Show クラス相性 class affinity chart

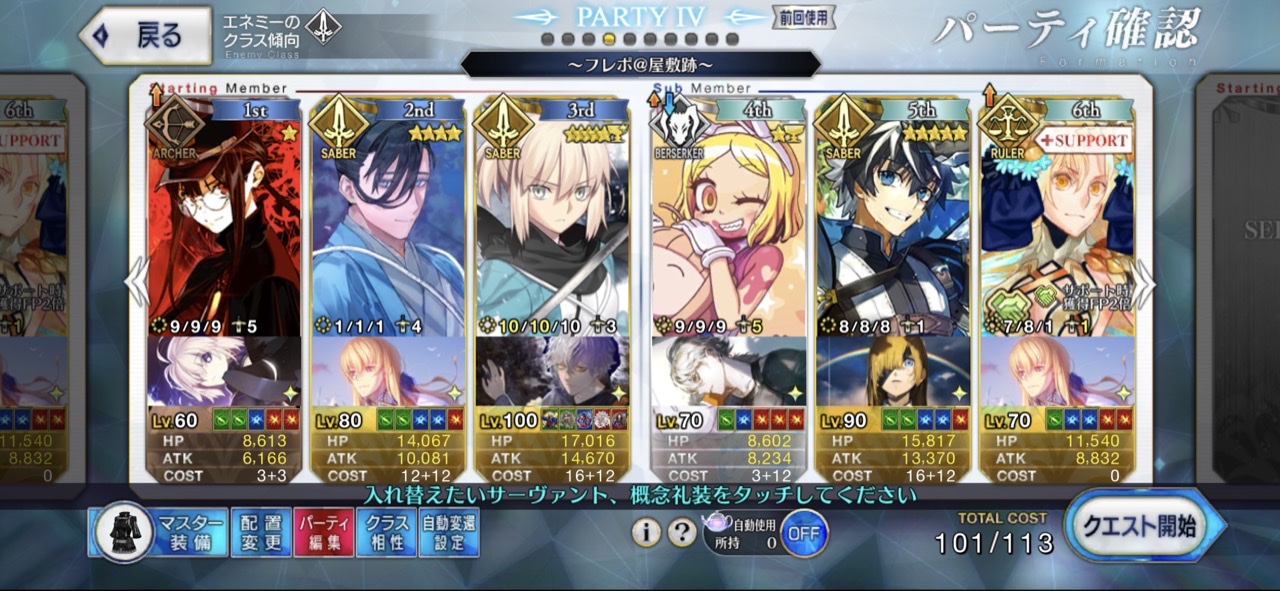[x=386, y=532]
